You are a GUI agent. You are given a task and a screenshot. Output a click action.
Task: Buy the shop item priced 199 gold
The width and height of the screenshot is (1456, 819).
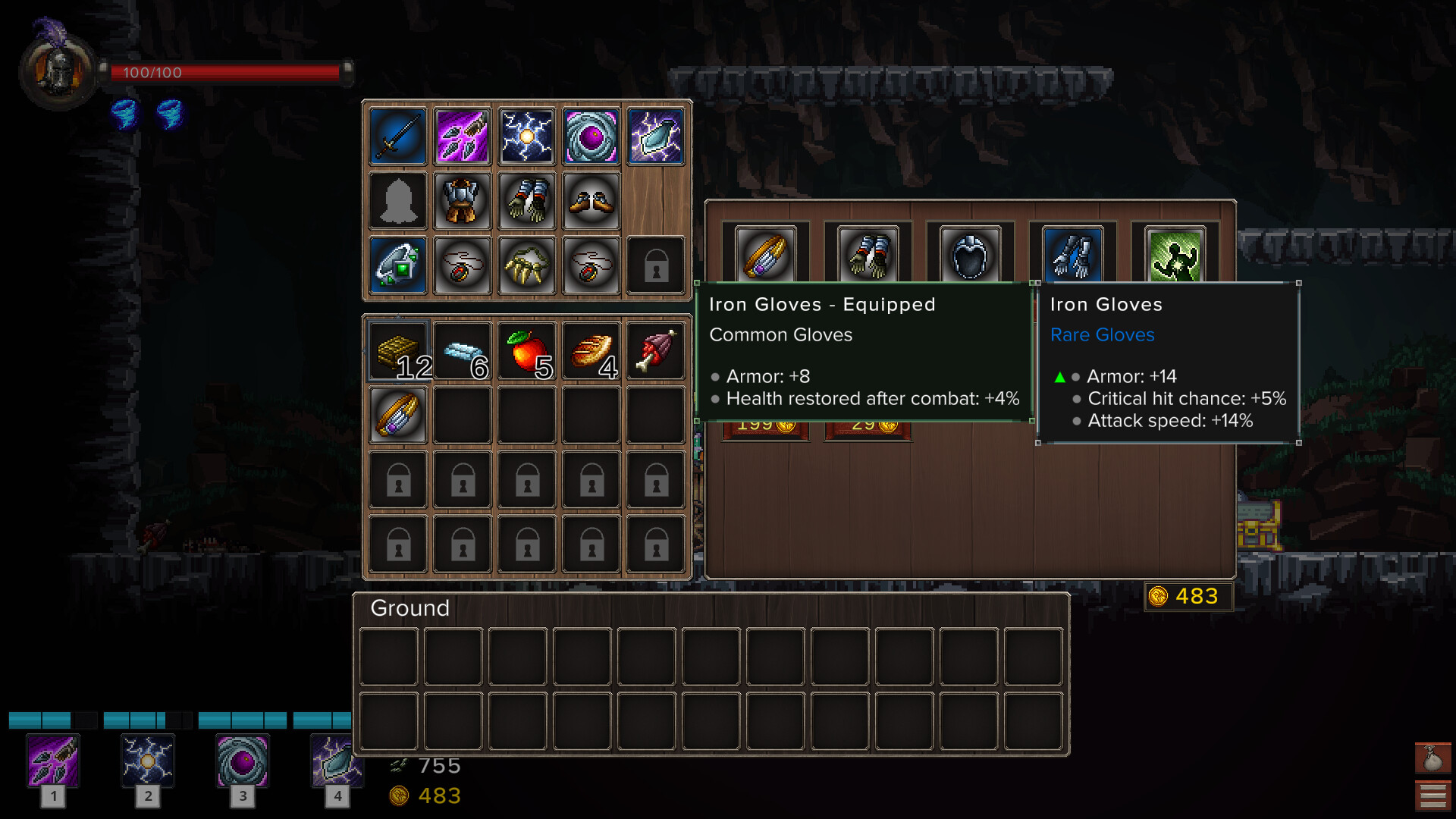764,425
